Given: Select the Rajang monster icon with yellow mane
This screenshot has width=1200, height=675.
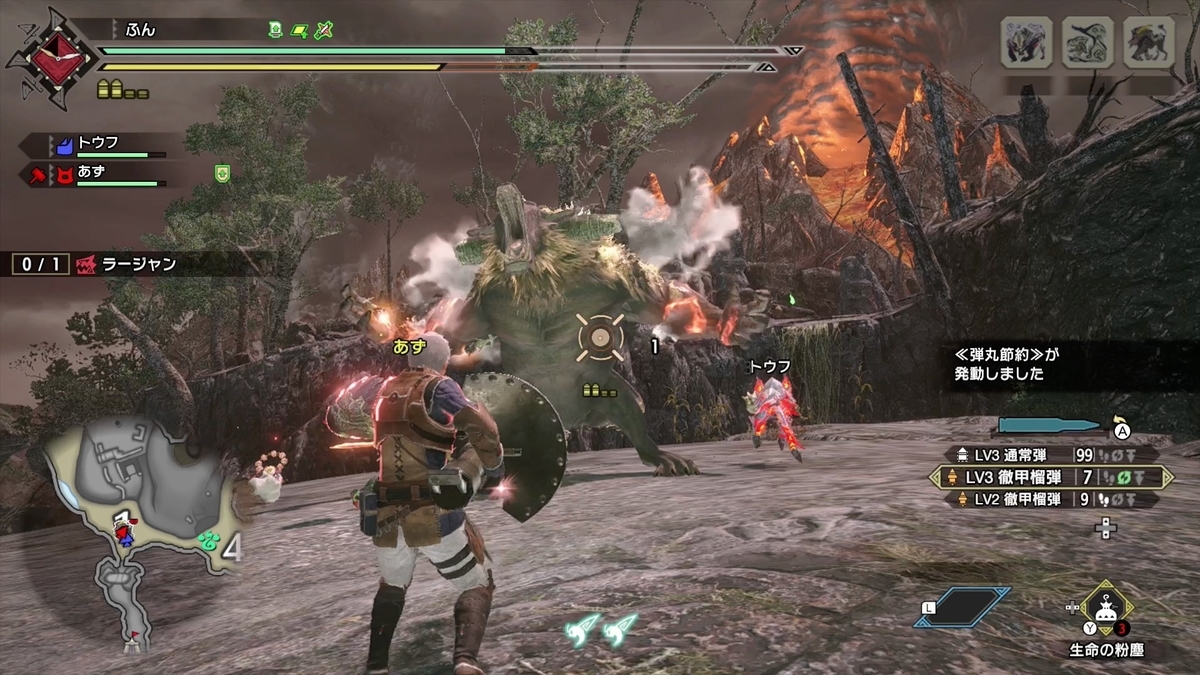Looking at the screenshot, I should (x=1148, y=43).
